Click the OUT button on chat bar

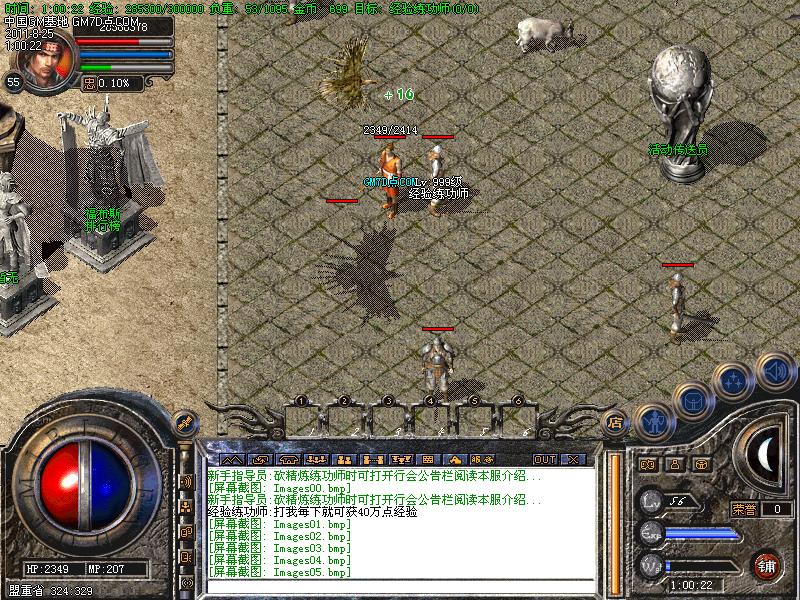[x=544, y=459]
